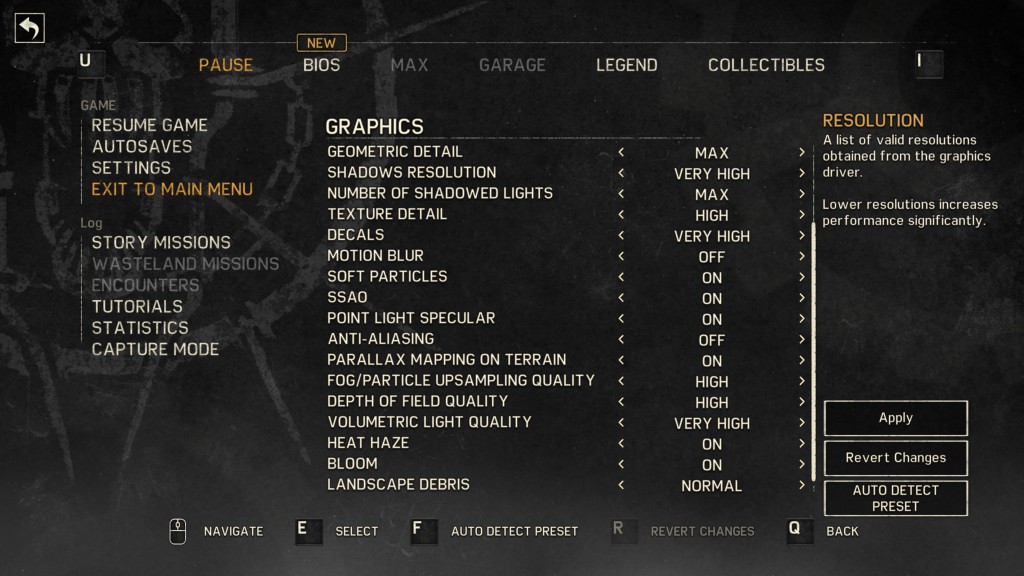Enter Capture Mode
Image resolution: width=1024 pixels, height=576 pixels.
[x=155, y=349]
